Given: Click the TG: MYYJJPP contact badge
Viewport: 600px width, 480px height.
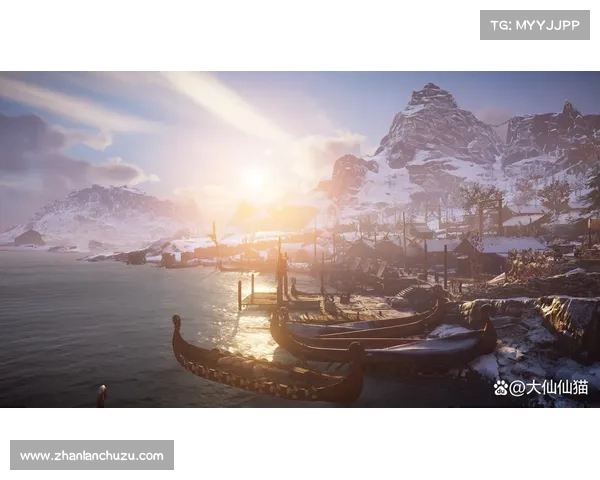Looking at the screenshot, I should click(535, 24).
